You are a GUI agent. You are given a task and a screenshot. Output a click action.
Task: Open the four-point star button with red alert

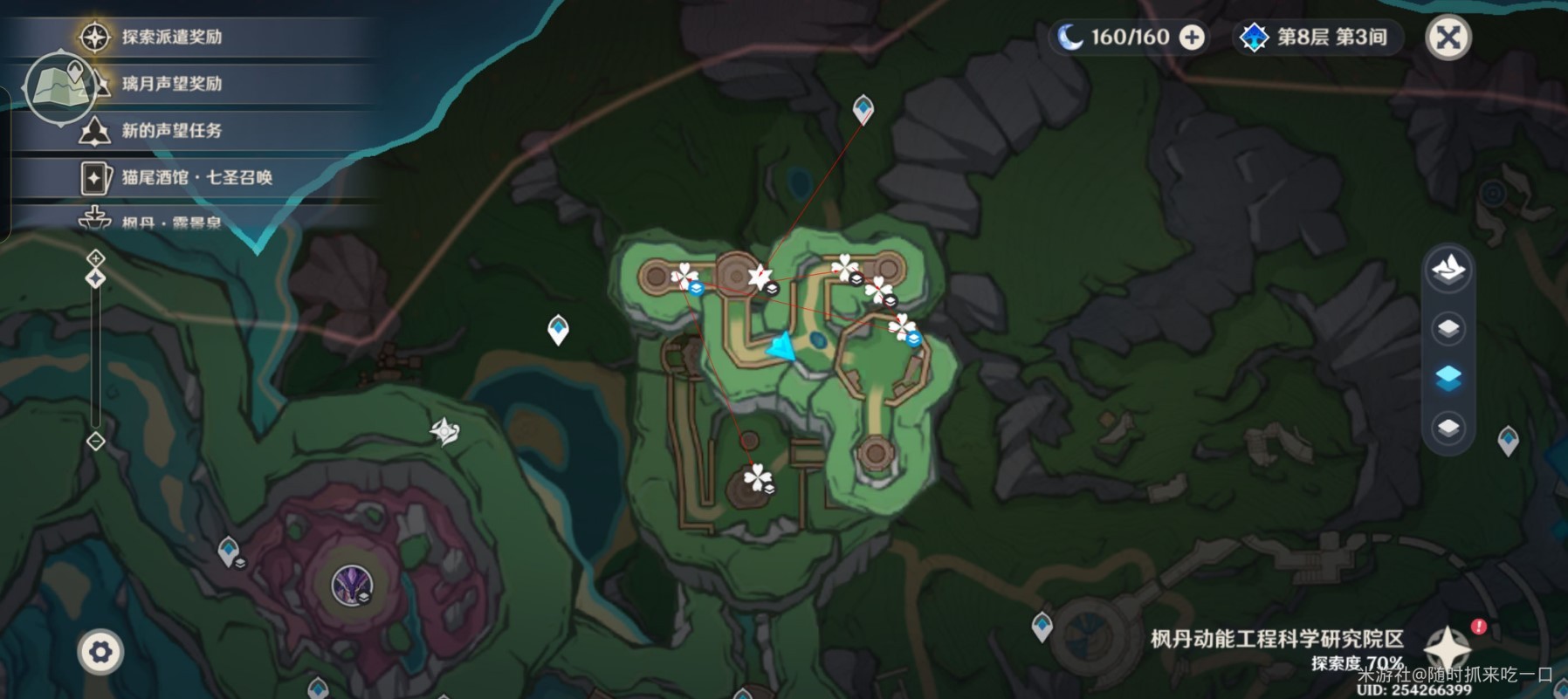coord(1448,648)
